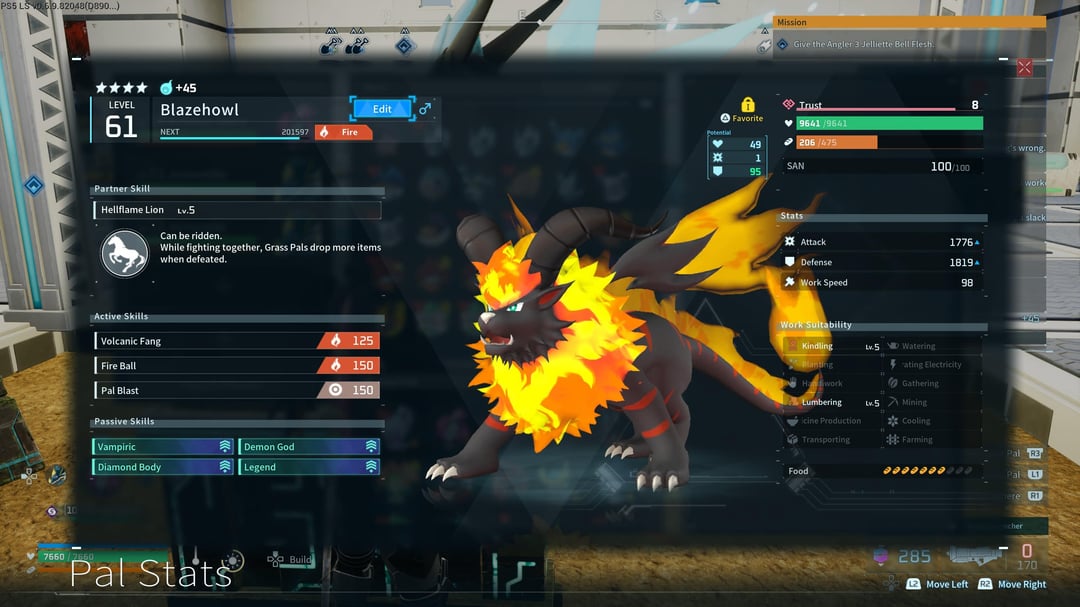Select the Lumbering work suitability

(x=832, y=403)
